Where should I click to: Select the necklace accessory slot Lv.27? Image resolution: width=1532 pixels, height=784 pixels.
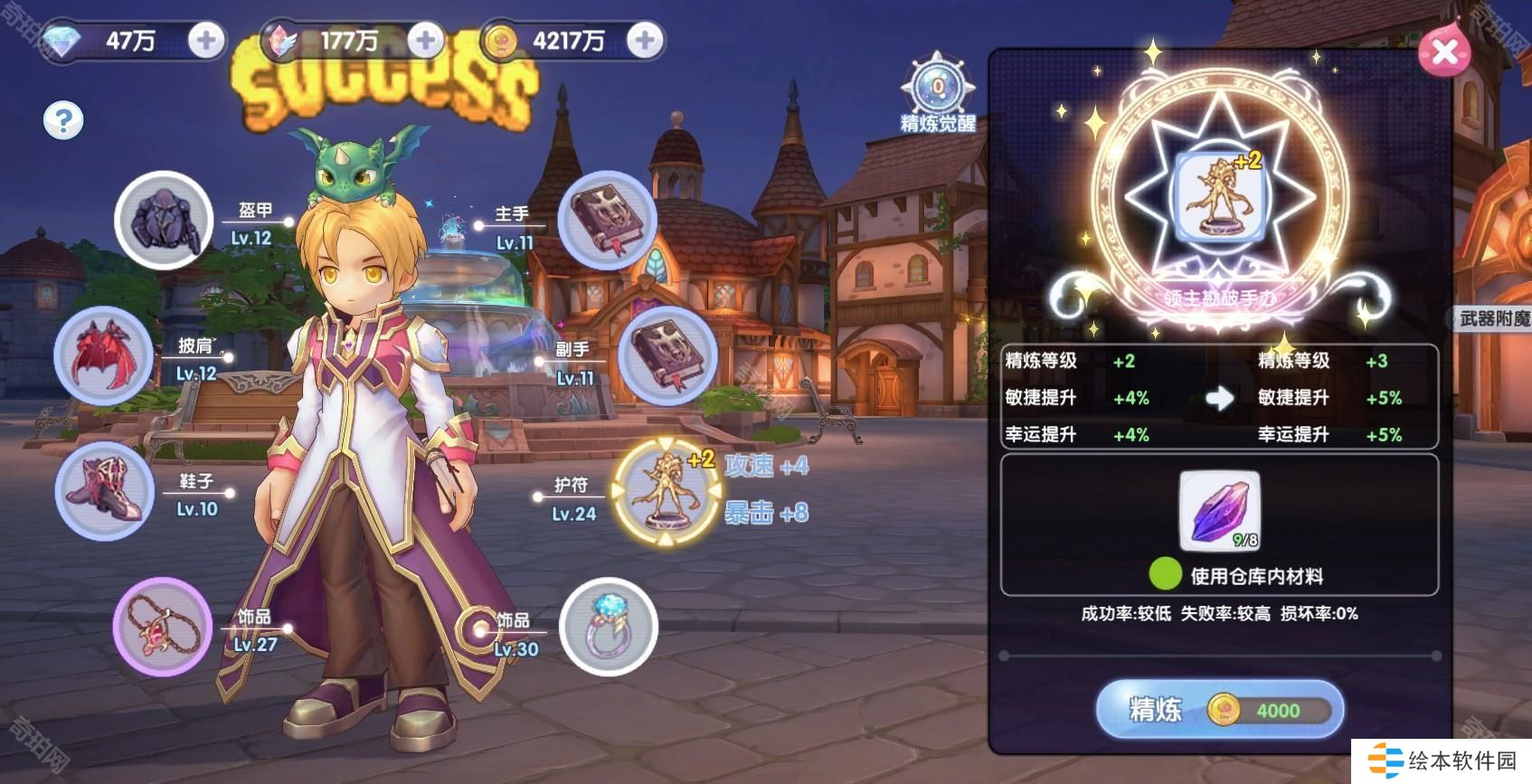pos(163,626)
